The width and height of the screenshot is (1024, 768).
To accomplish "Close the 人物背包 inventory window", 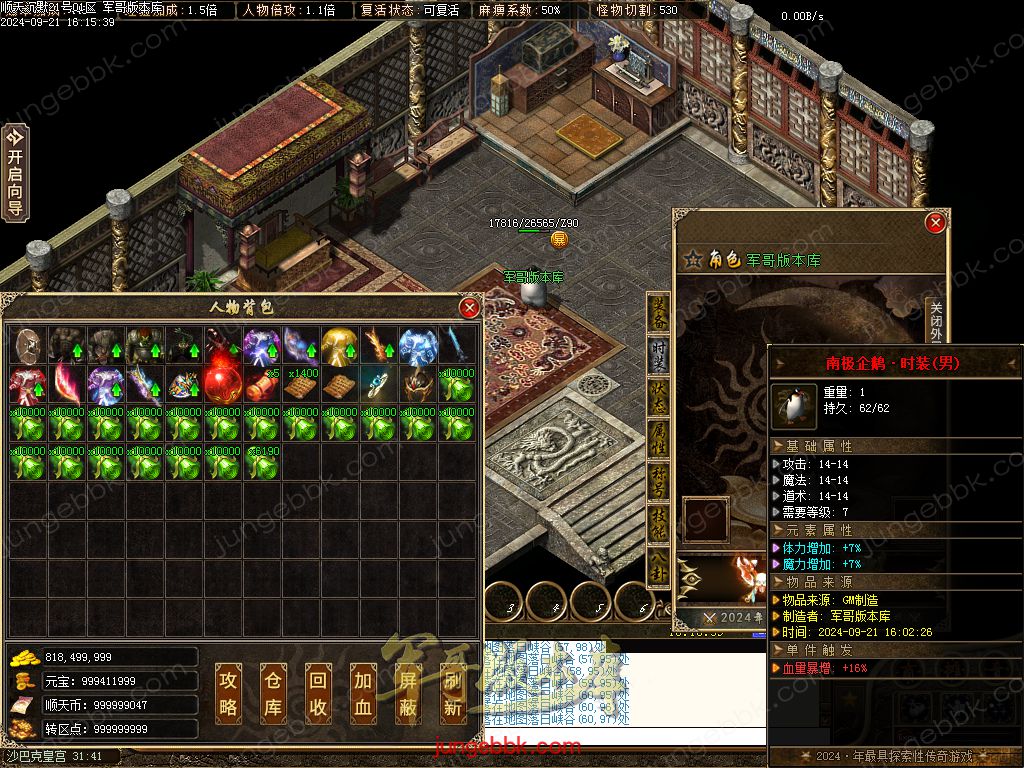I will [x=468, y=308].
